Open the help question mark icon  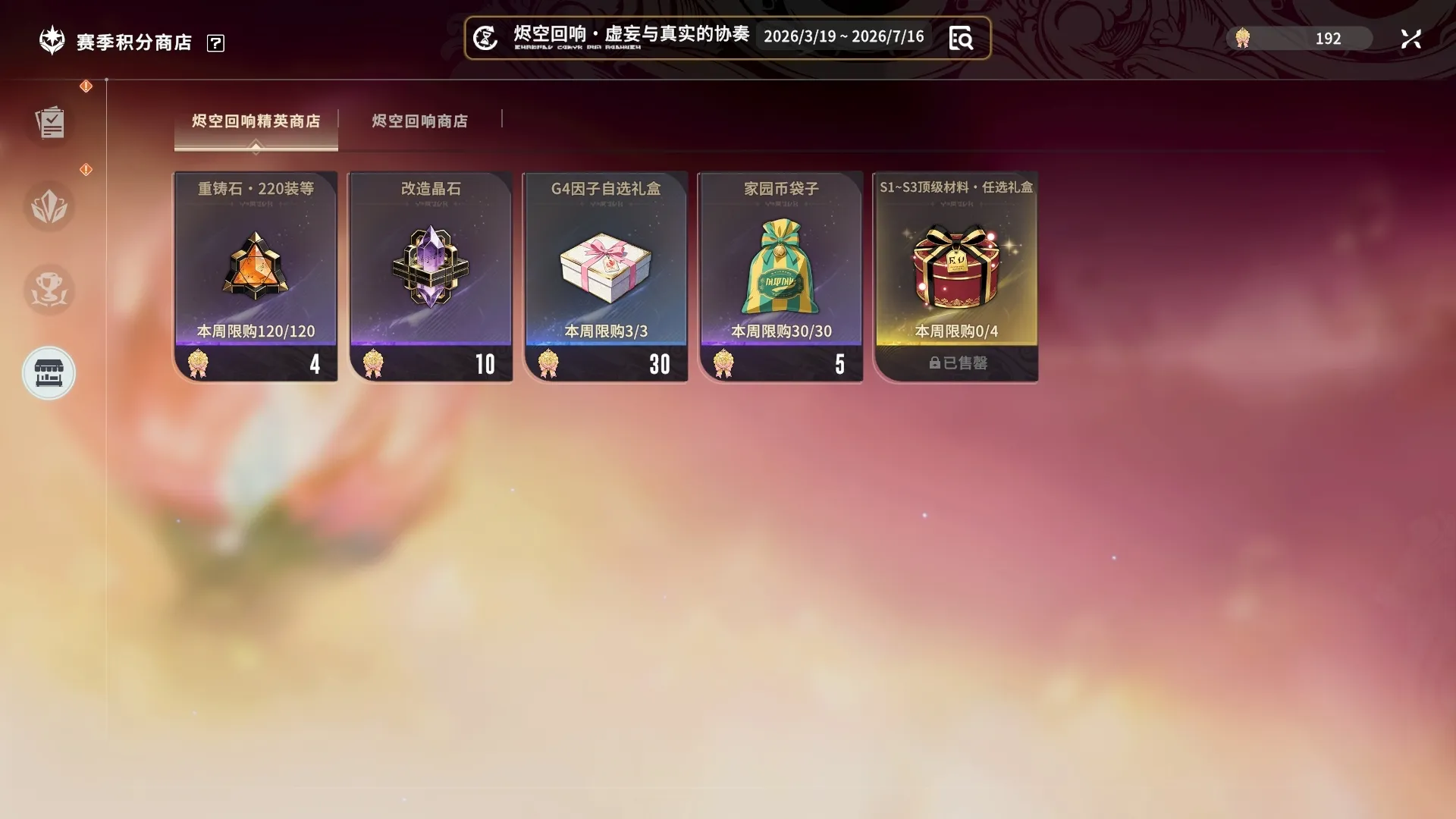(215, 43)
